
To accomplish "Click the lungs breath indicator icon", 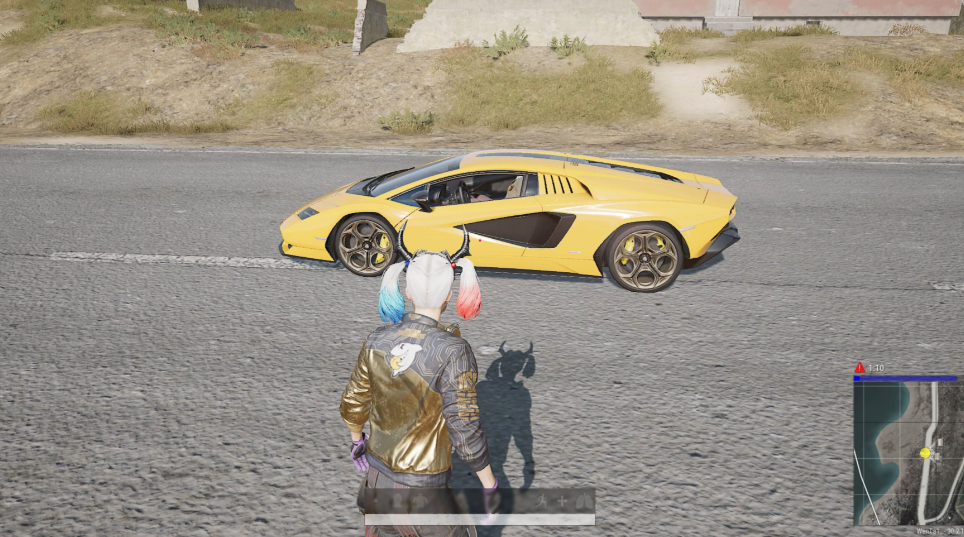I will coord(584,500).
